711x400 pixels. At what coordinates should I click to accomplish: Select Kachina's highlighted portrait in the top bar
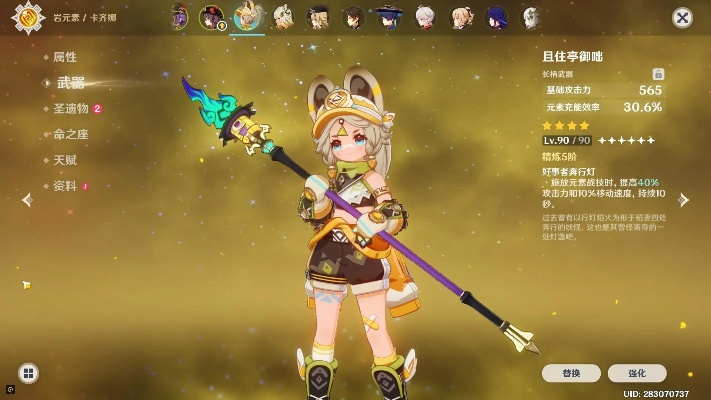[x=247, y=17]
